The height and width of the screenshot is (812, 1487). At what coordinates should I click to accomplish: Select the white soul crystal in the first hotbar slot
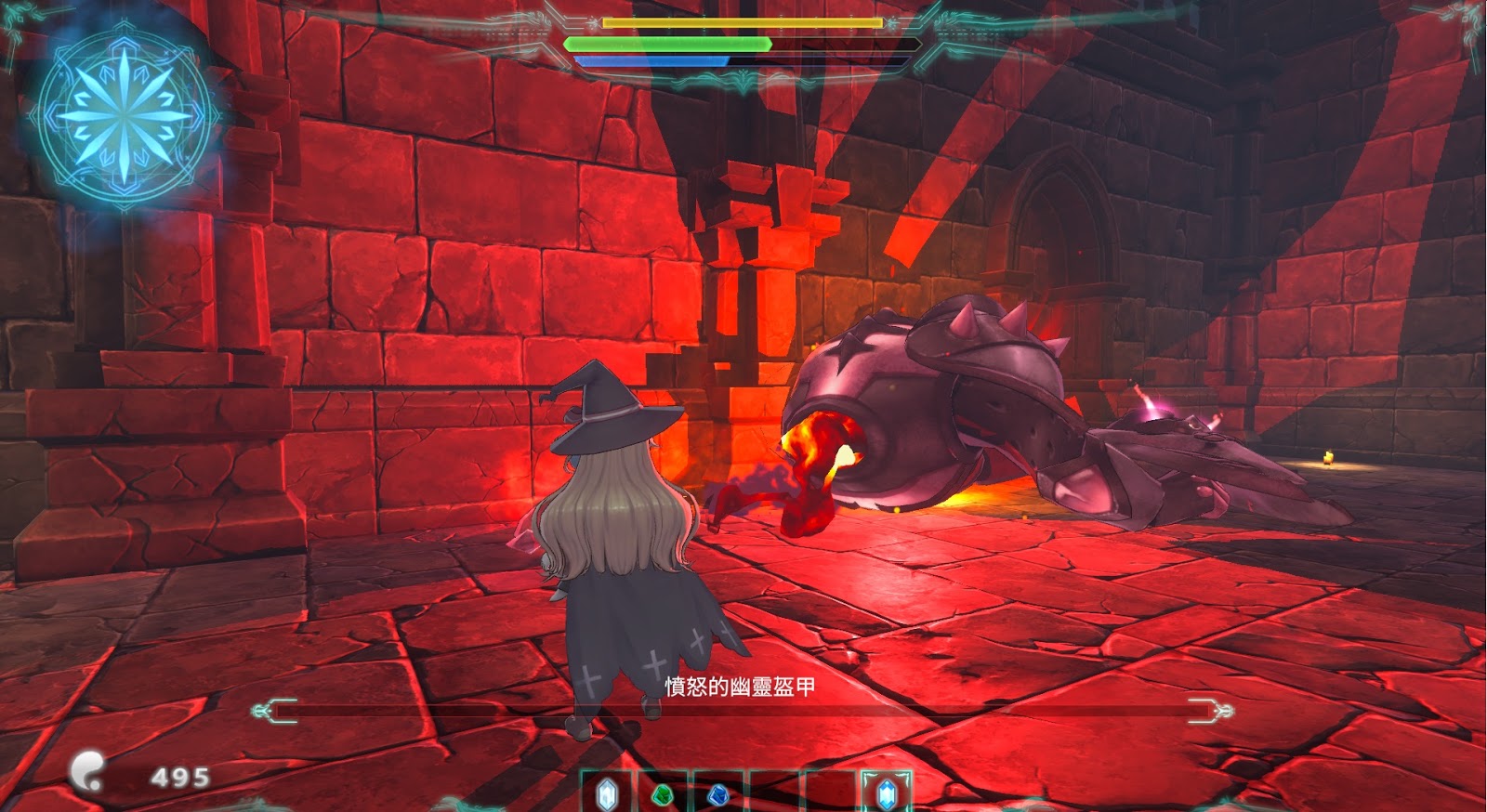(x=605, y=794)
